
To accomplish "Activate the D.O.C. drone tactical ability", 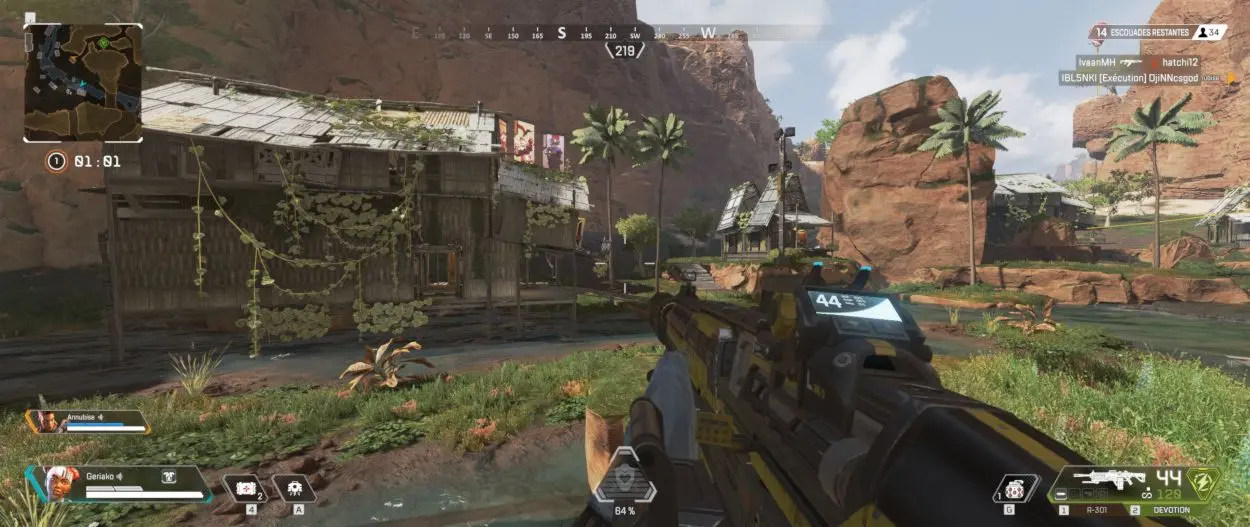I will (293, 487).
